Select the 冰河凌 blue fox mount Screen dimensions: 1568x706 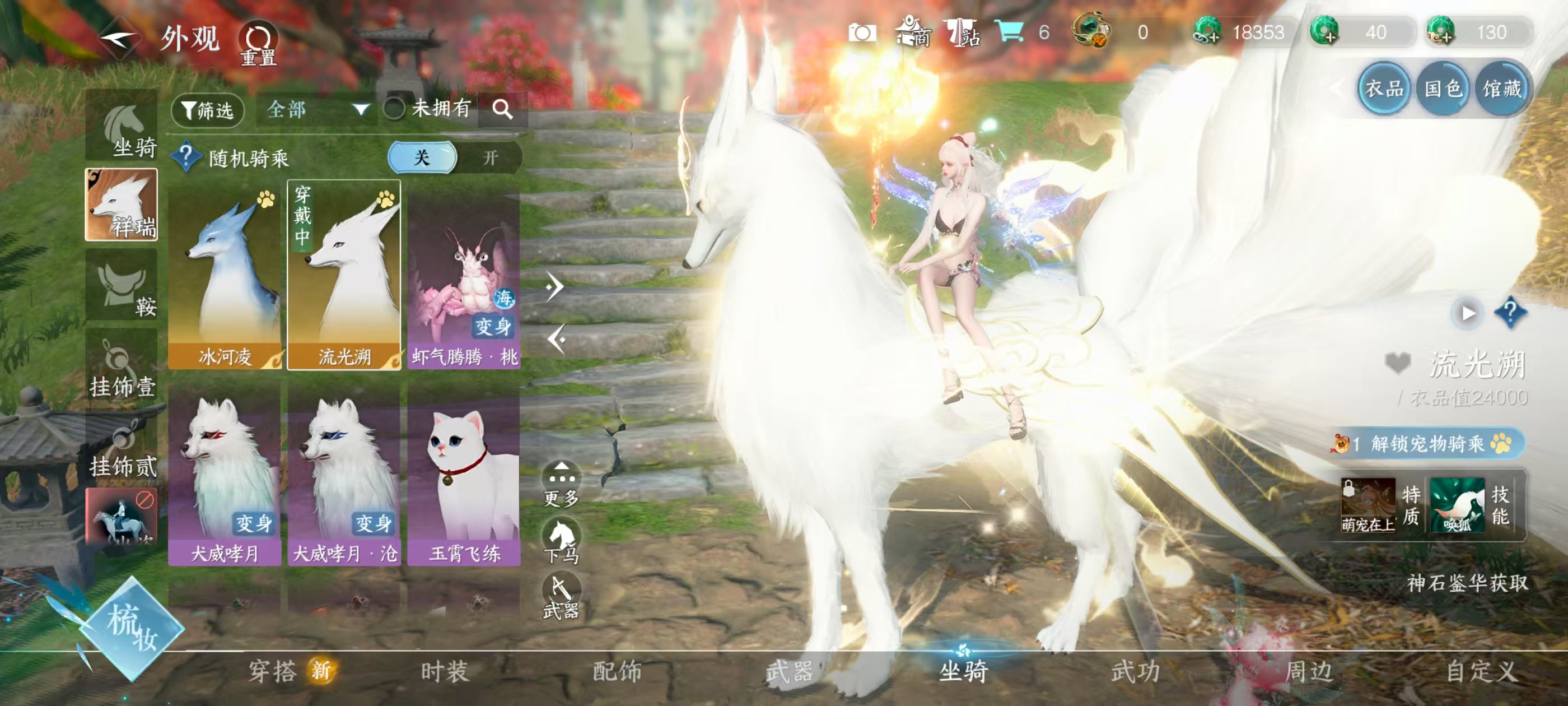pyautogui.click(x=225, y=275)
